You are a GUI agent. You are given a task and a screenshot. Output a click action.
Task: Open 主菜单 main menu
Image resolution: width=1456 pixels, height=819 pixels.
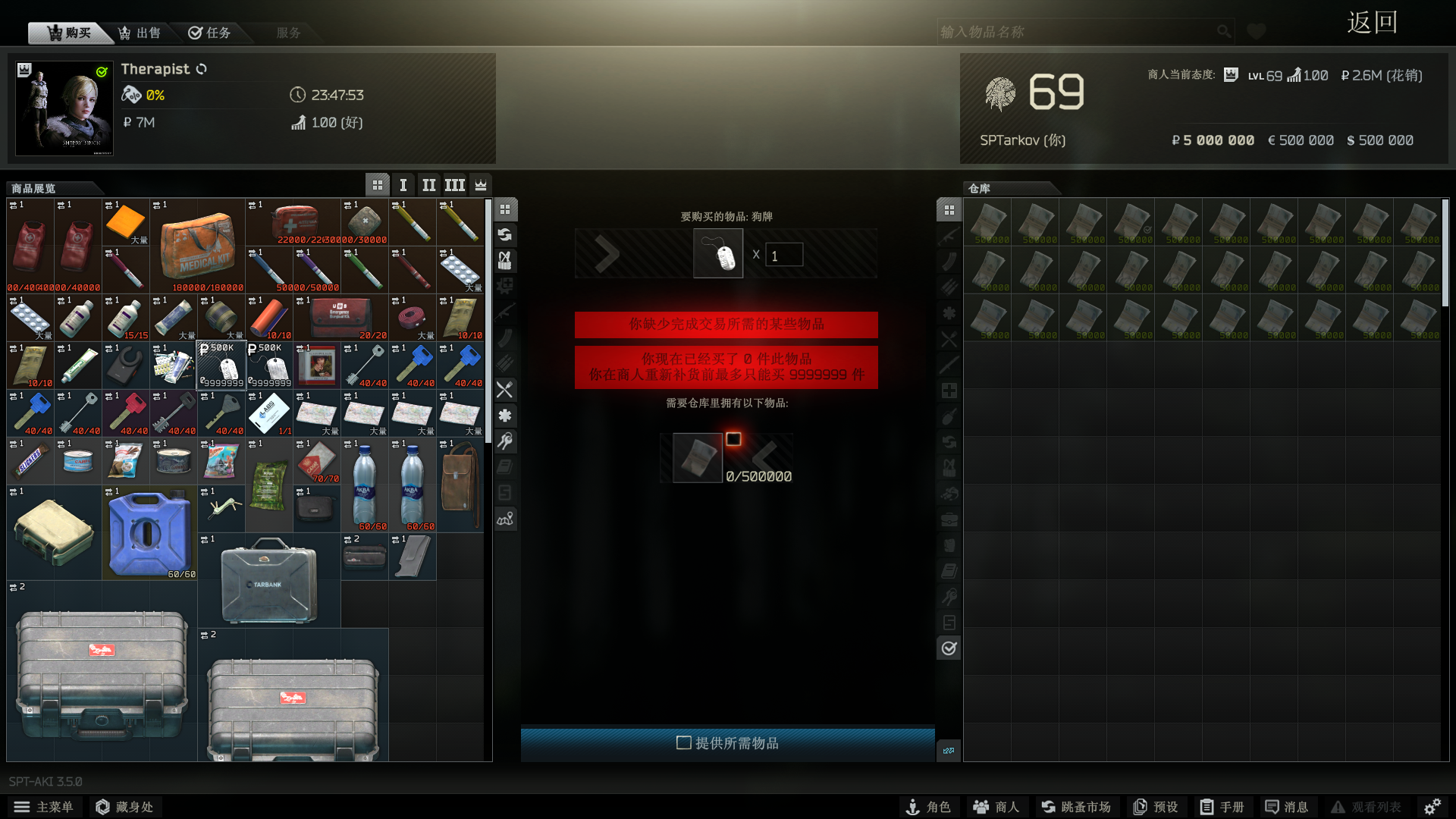tap(44, 807)
